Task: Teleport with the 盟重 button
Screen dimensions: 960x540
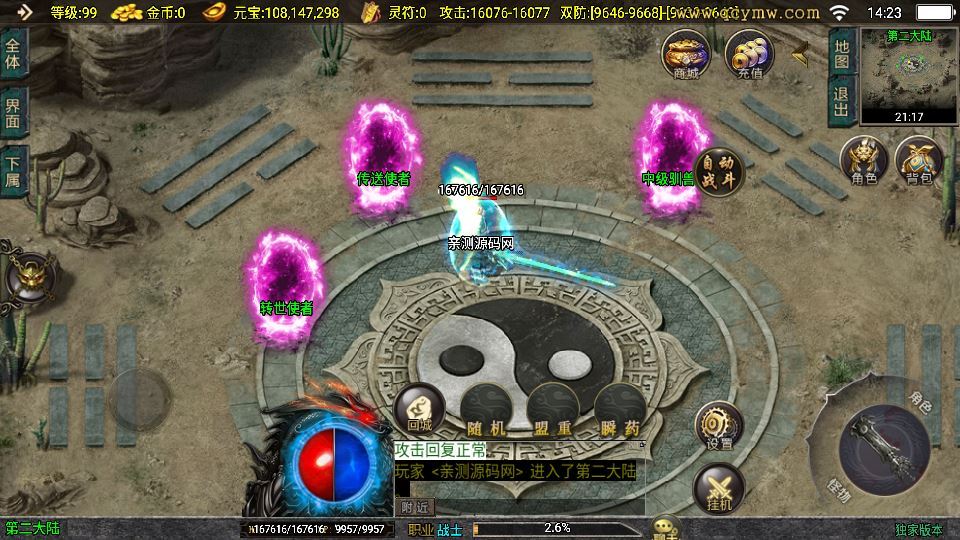Action: [x=552, y=412]
